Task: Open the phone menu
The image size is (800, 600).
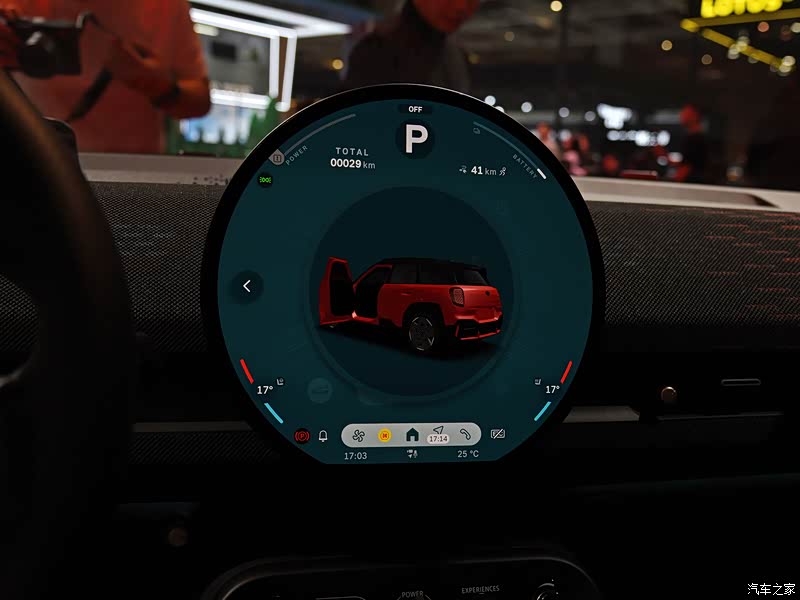Action: [x=465, y=435]
